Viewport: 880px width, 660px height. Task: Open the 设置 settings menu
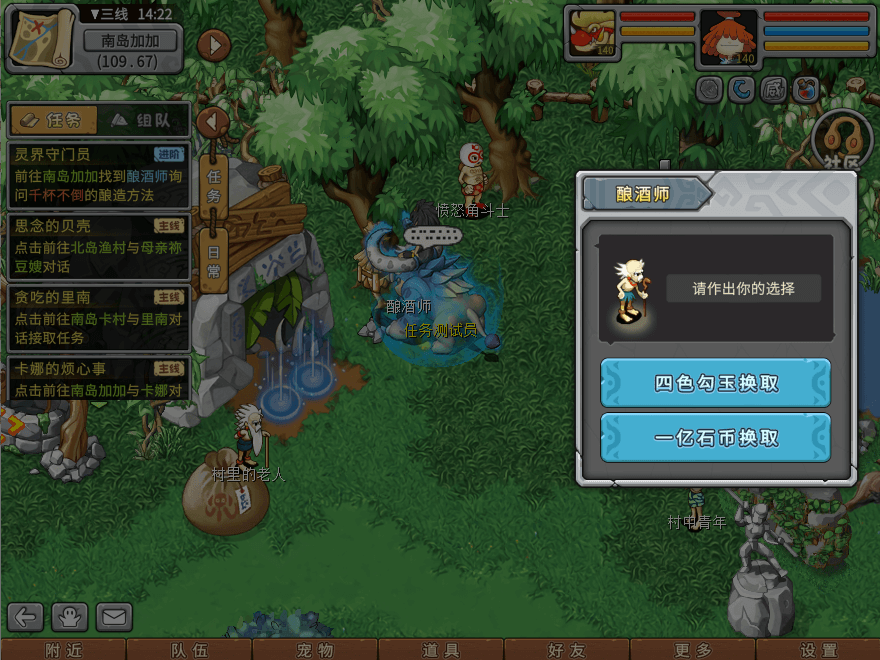click(x=818, y=650)
